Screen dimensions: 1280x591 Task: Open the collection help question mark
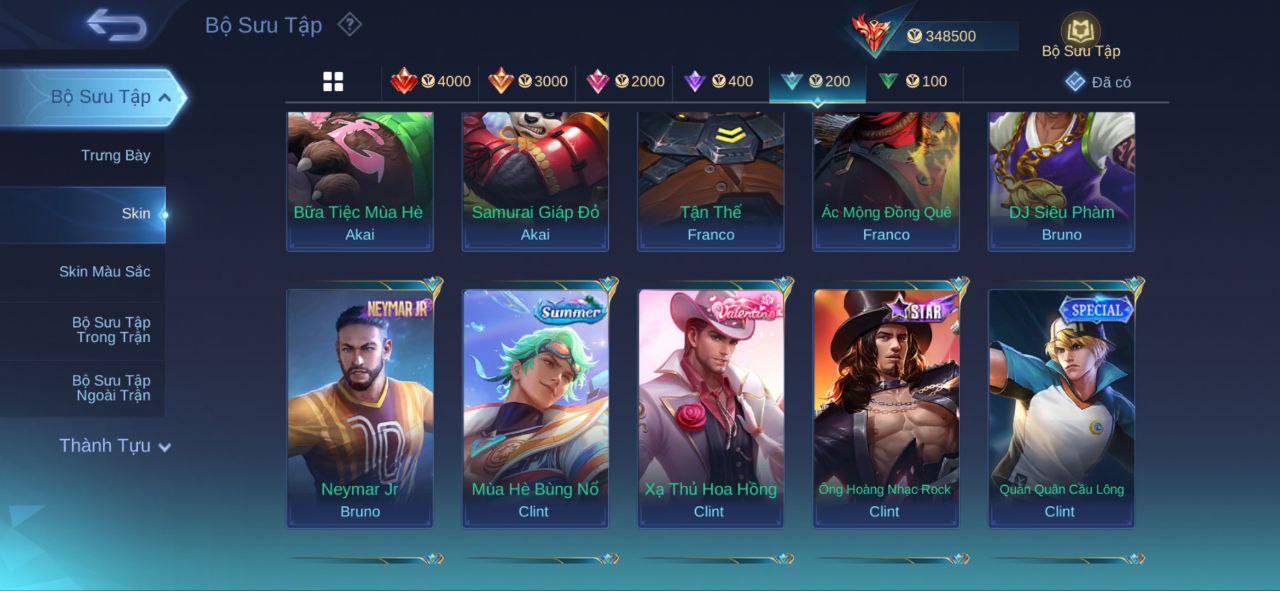(x=349, y=24)
